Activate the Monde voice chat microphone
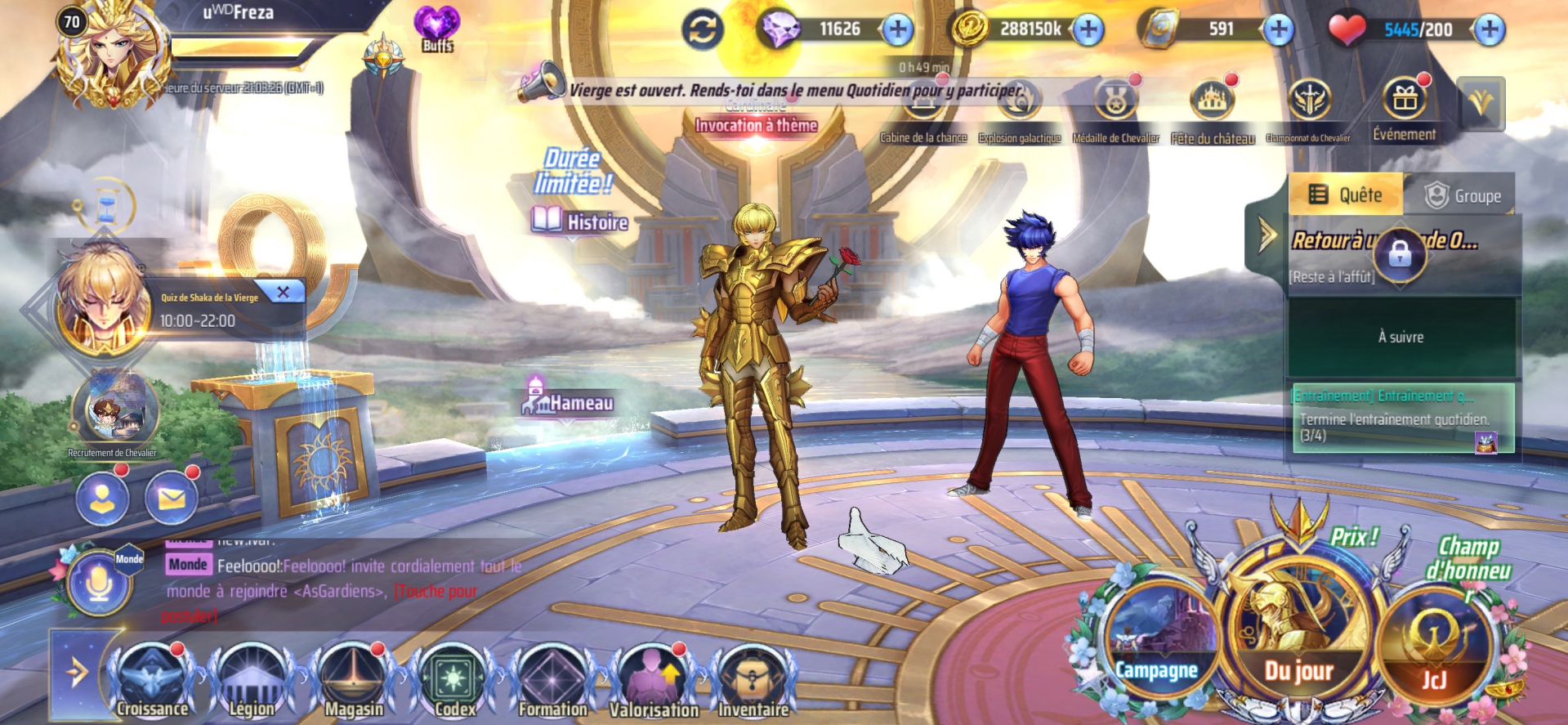The height and width of the screenshot is (725, 1568). (x=99, y=582)
